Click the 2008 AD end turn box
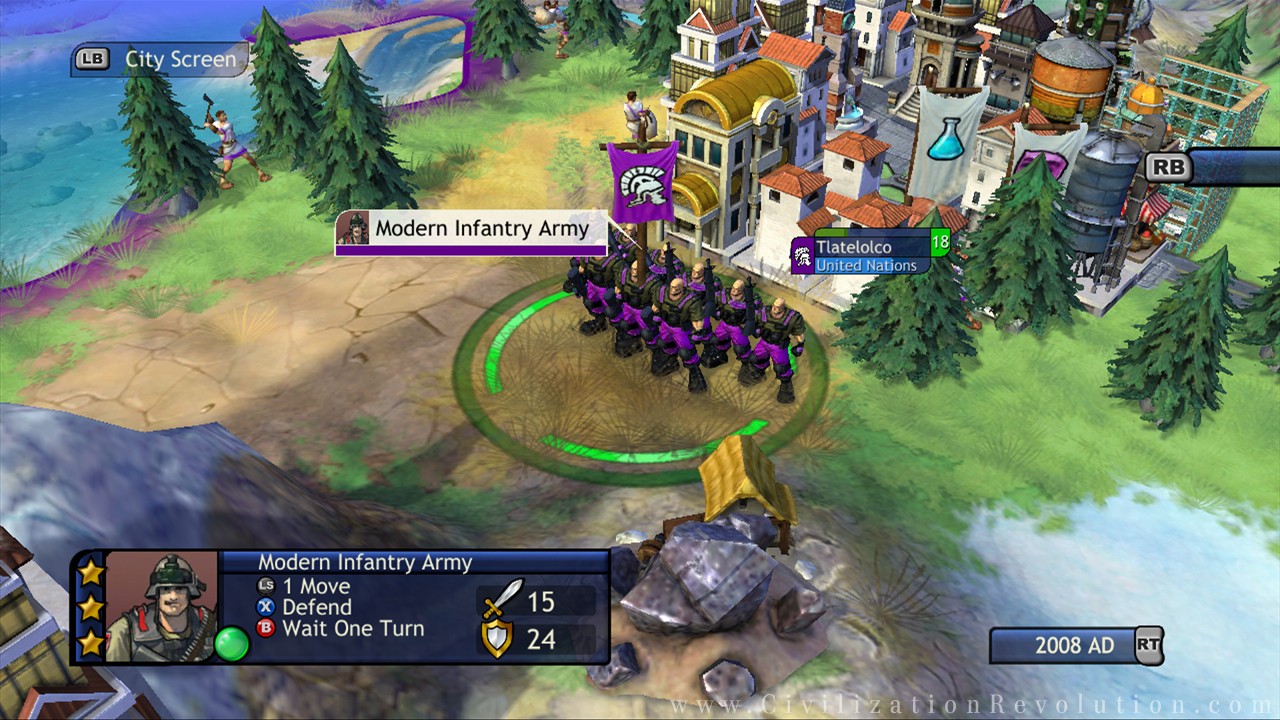The width and height of the screenshot is (1280, 720). pyautogui.click(x=1074, y=646)
